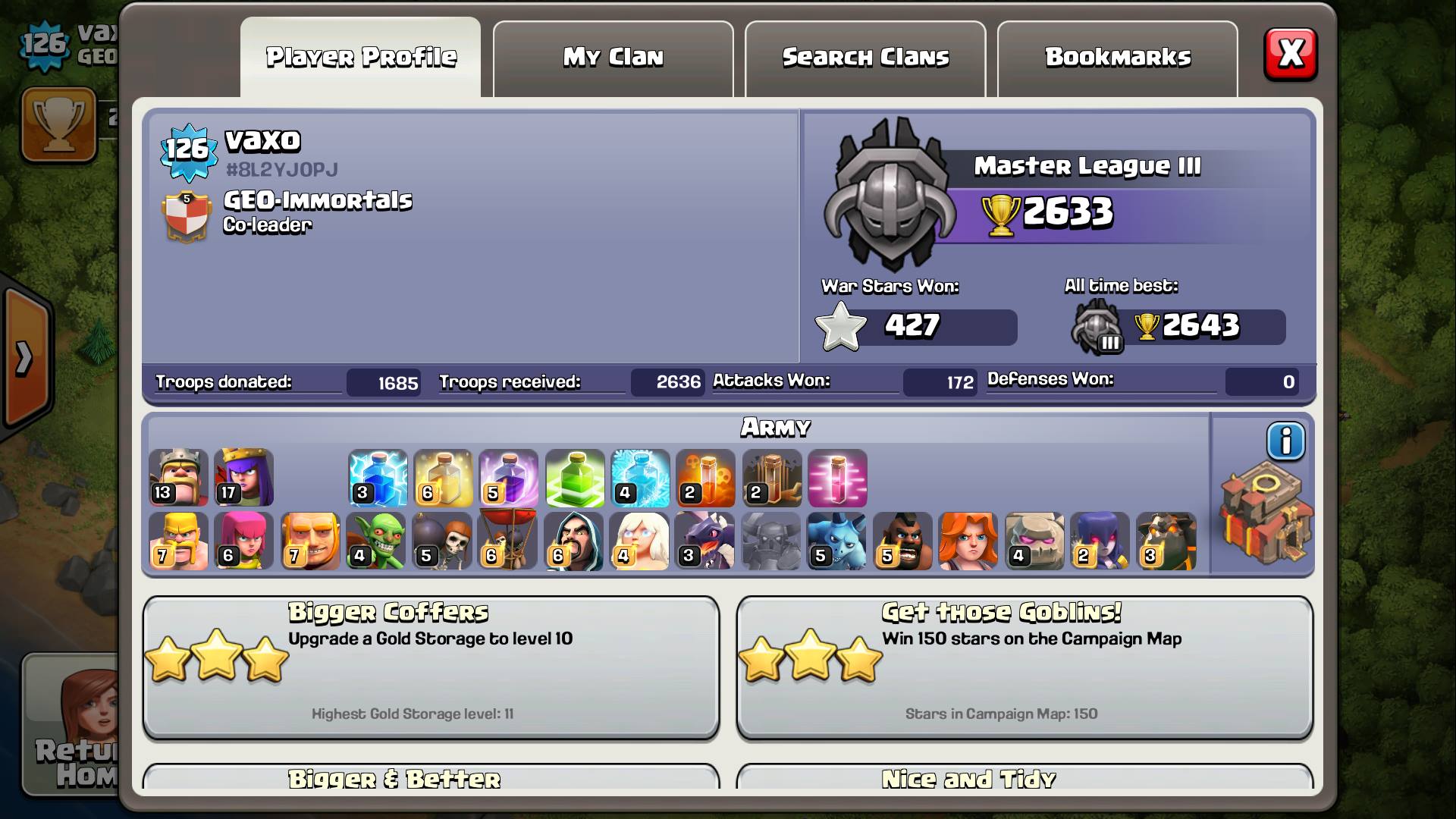Select the Player Profile tab
1456x819 pixels.
click(x=361, y=58)
